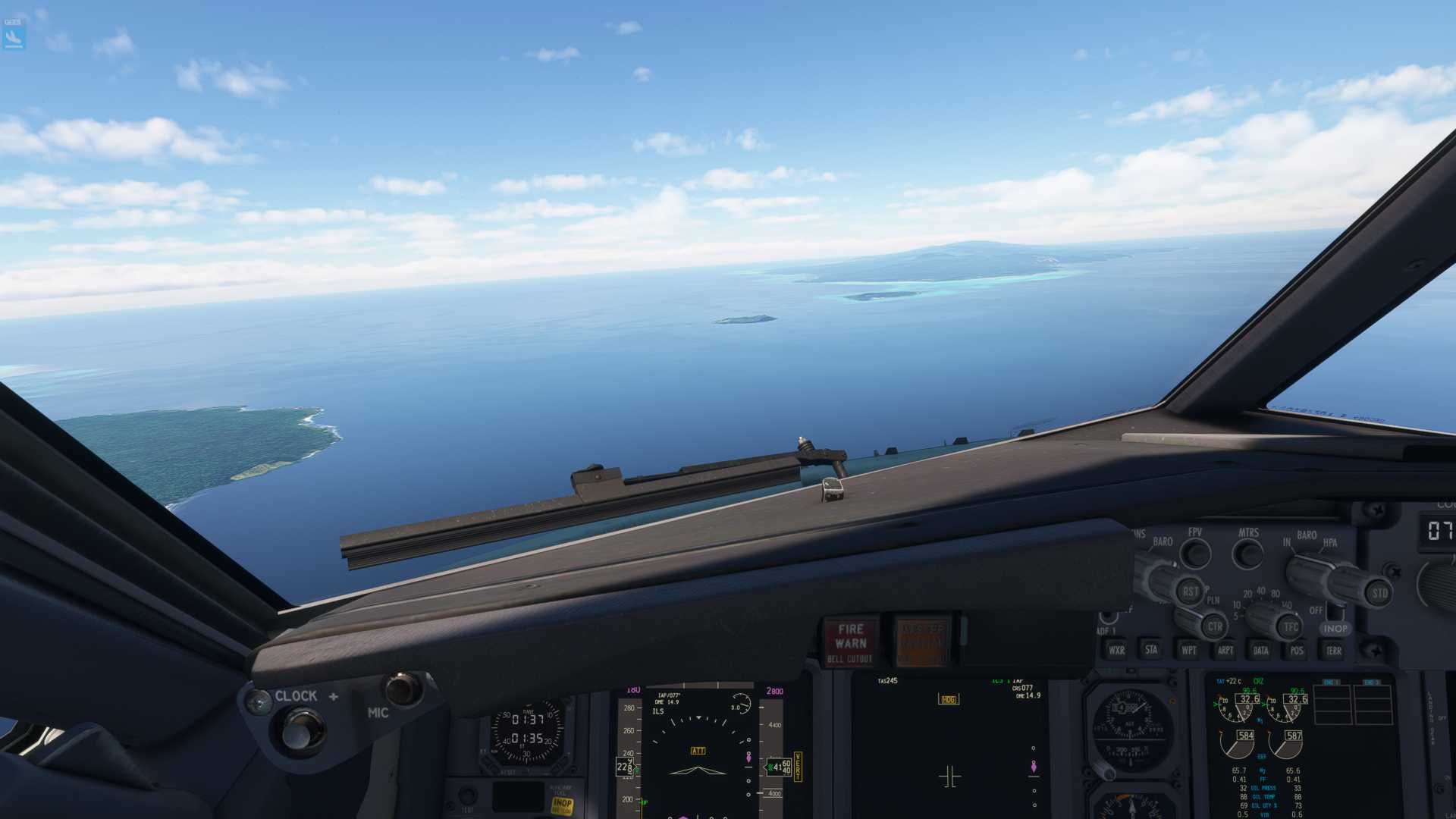Screen dimensions: 1456x819
Task: Push the FPV flight path vector button
Action: pyautogui.click(x=1196, y=553)
